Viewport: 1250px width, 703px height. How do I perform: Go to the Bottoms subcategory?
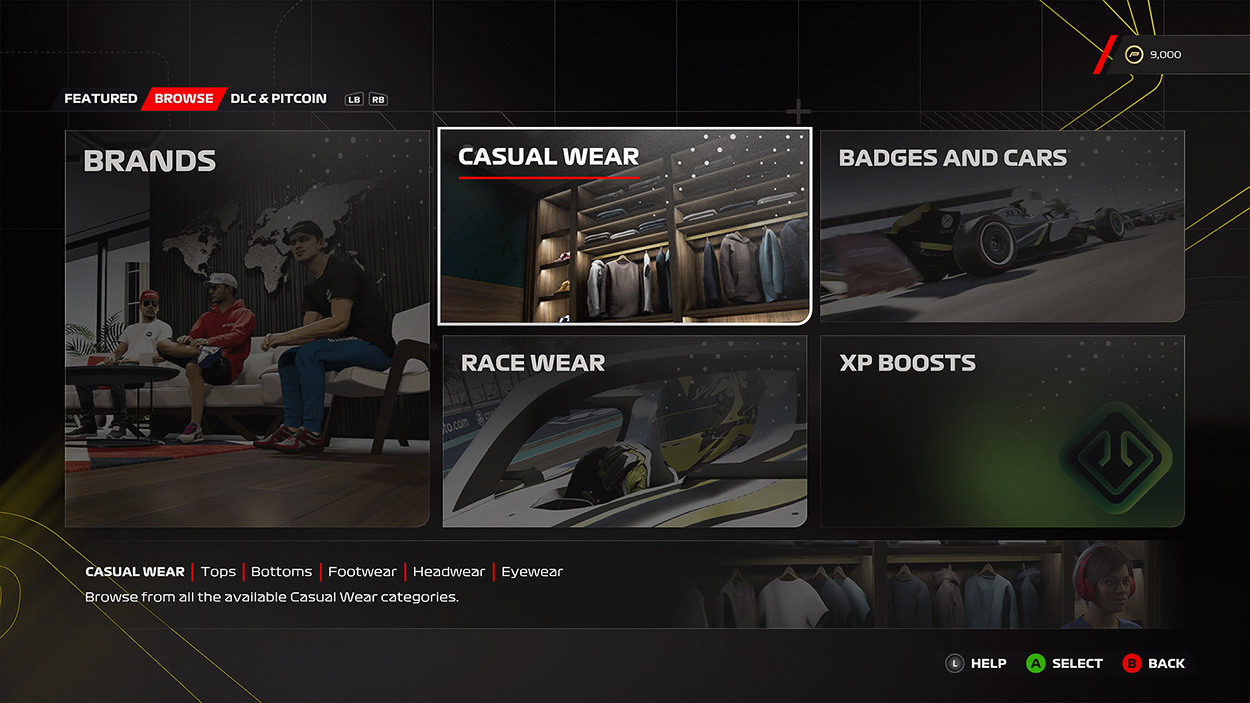[281, 572]
